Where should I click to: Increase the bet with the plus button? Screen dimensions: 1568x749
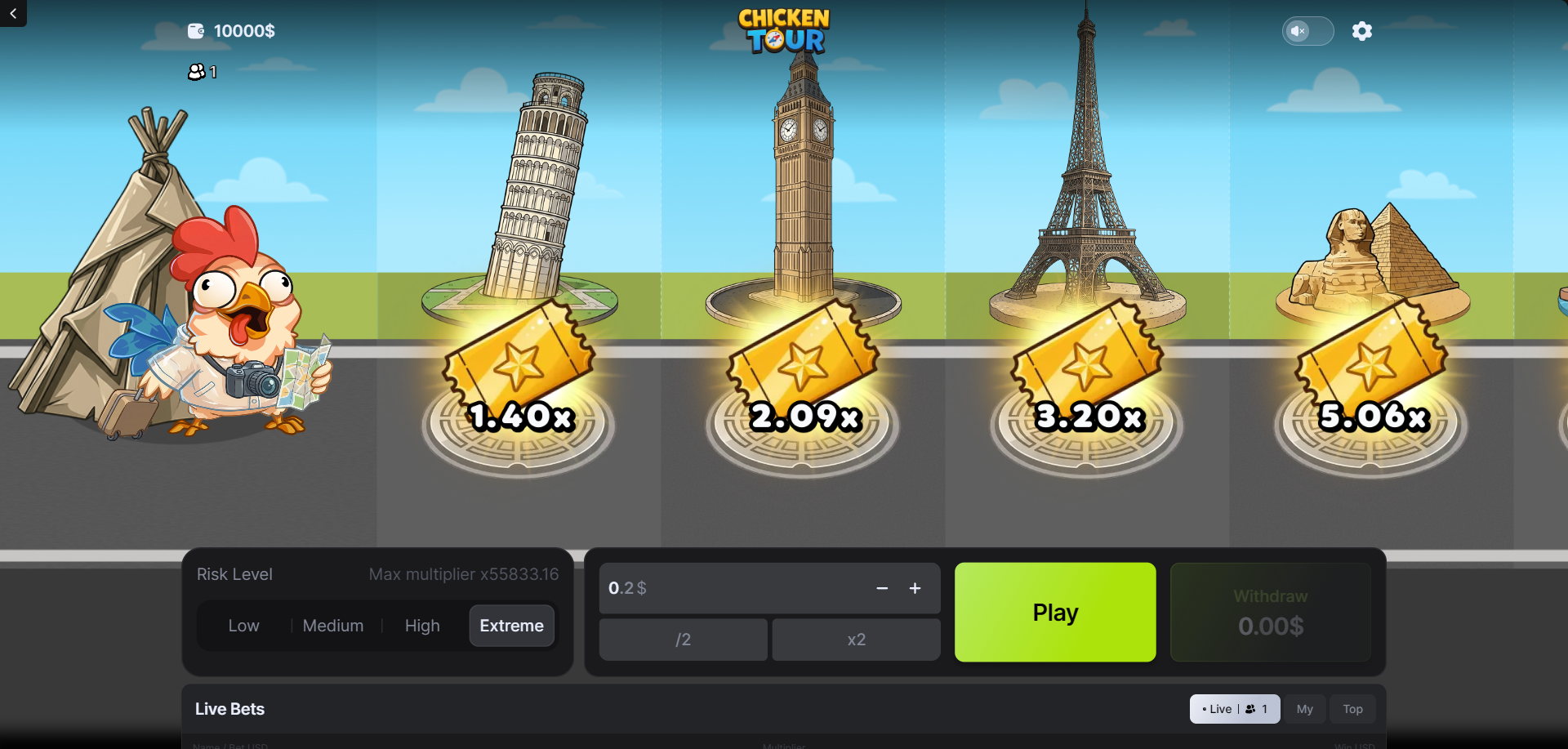pyautogui.click(x=915, y=588)
